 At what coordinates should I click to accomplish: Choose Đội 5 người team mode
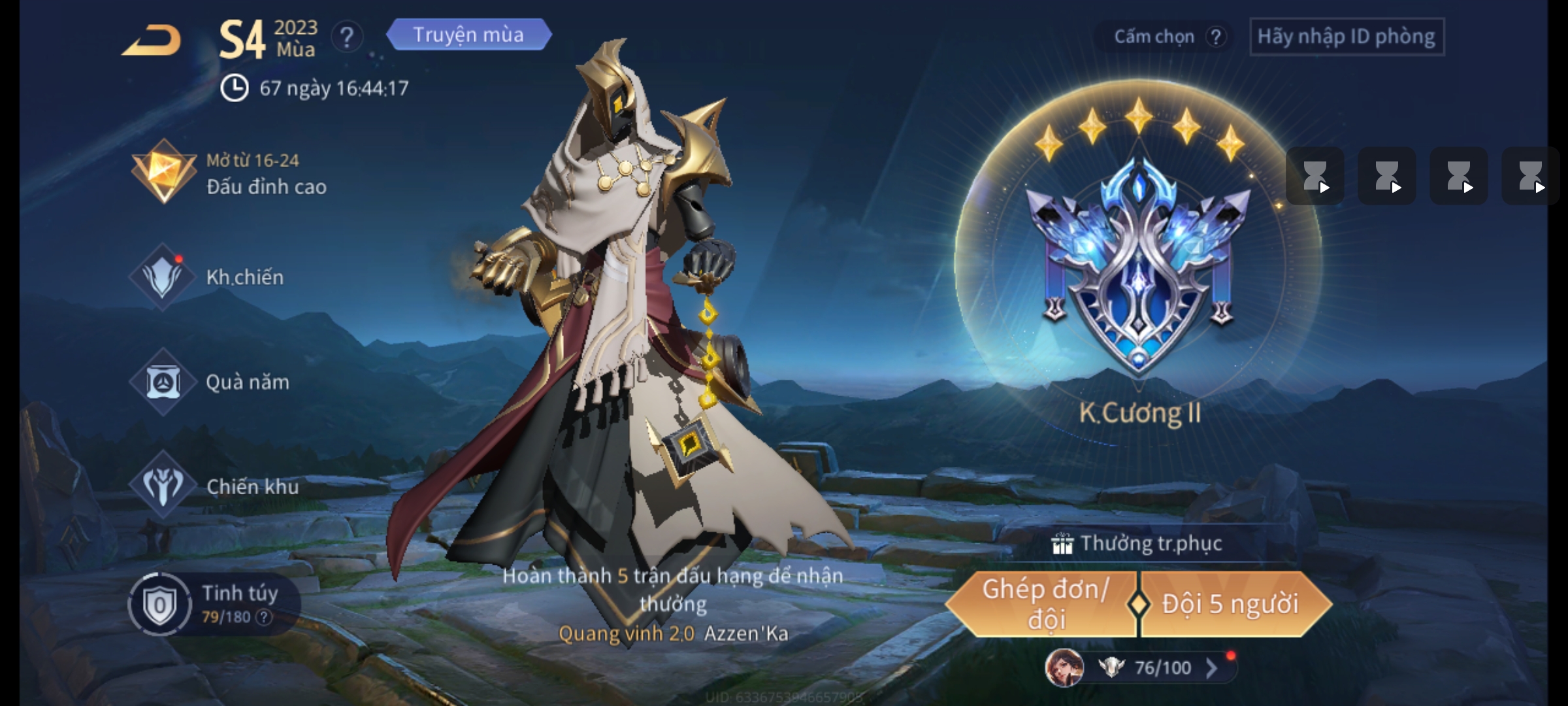[1231, 604]
